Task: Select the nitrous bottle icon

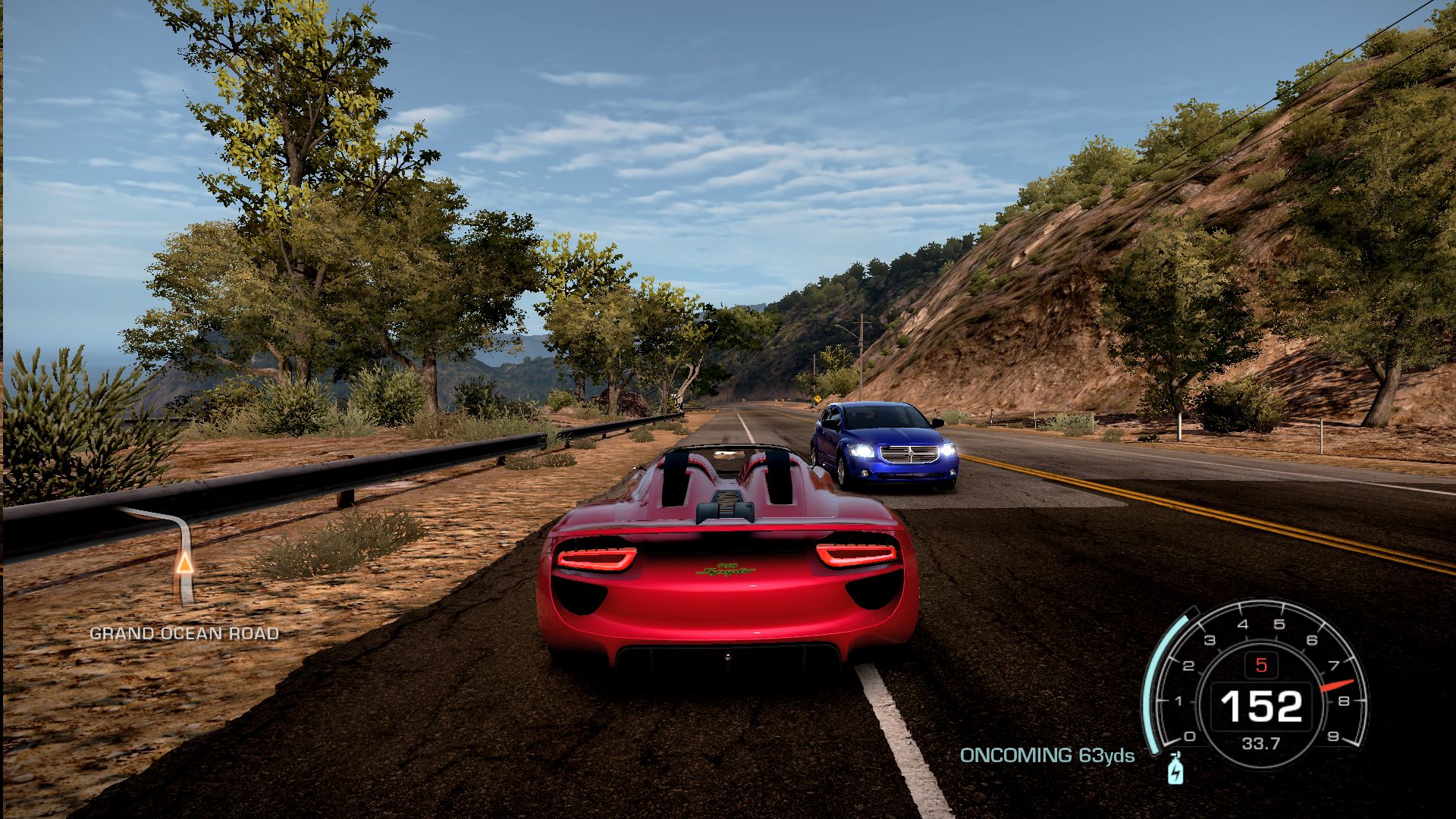Action: pos(1175,769)
